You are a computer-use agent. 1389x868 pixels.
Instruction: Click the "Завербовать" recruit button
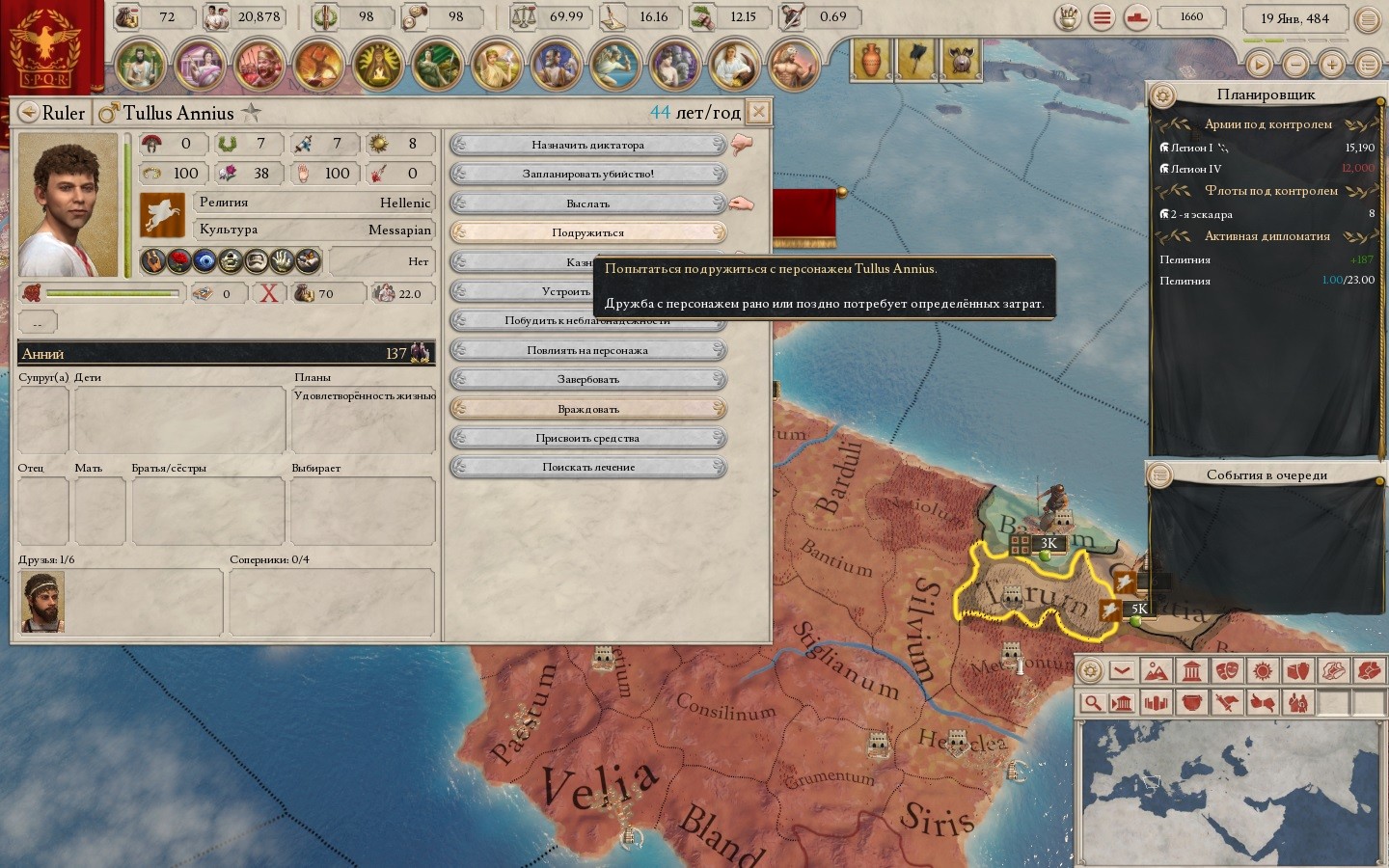588,379
